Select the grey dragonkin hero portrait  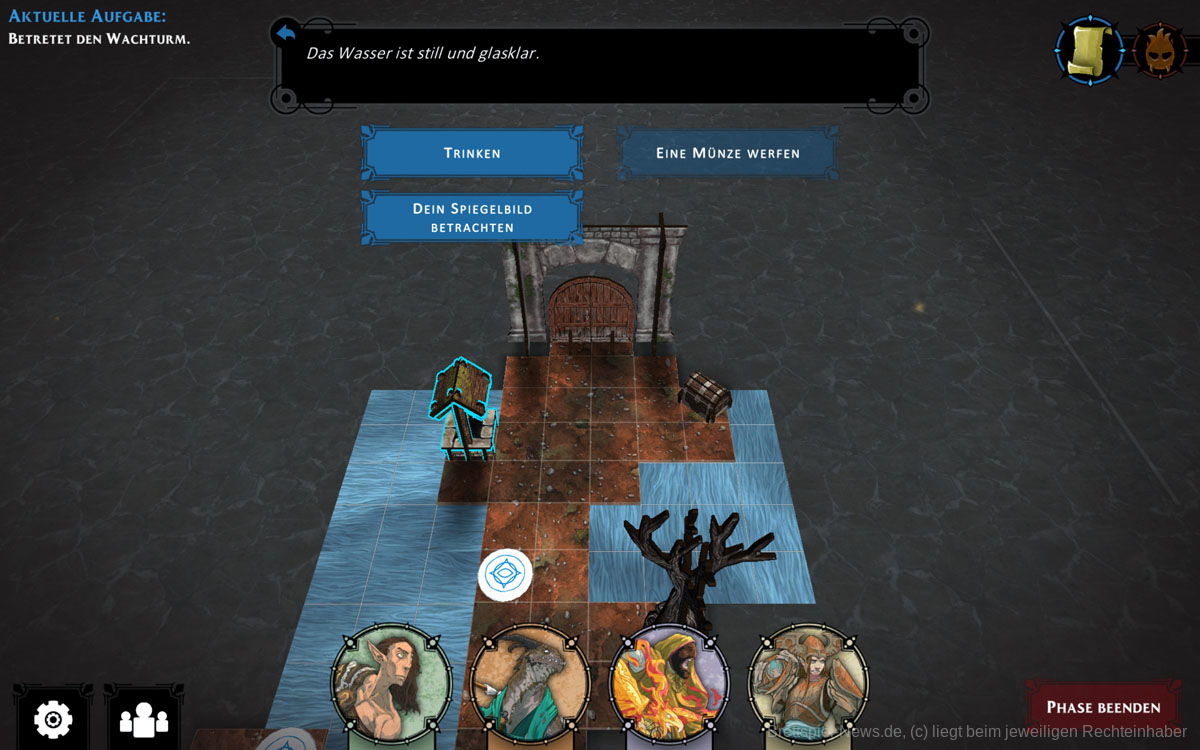coord(530,684)
